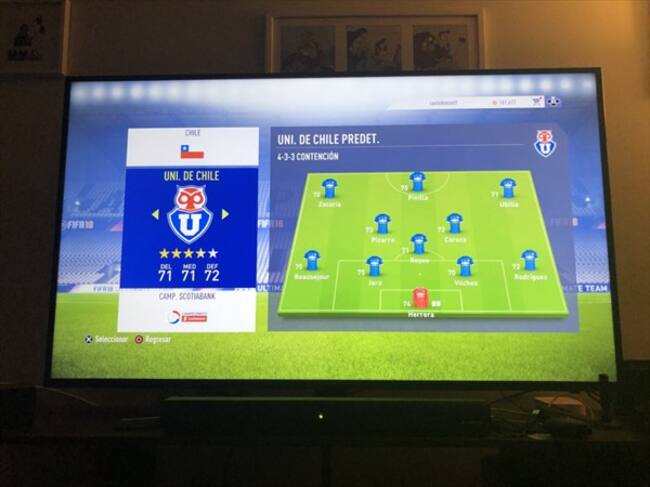
Task: Select midfielder Caroca's shirt
Action: click(x=455, y=224)
